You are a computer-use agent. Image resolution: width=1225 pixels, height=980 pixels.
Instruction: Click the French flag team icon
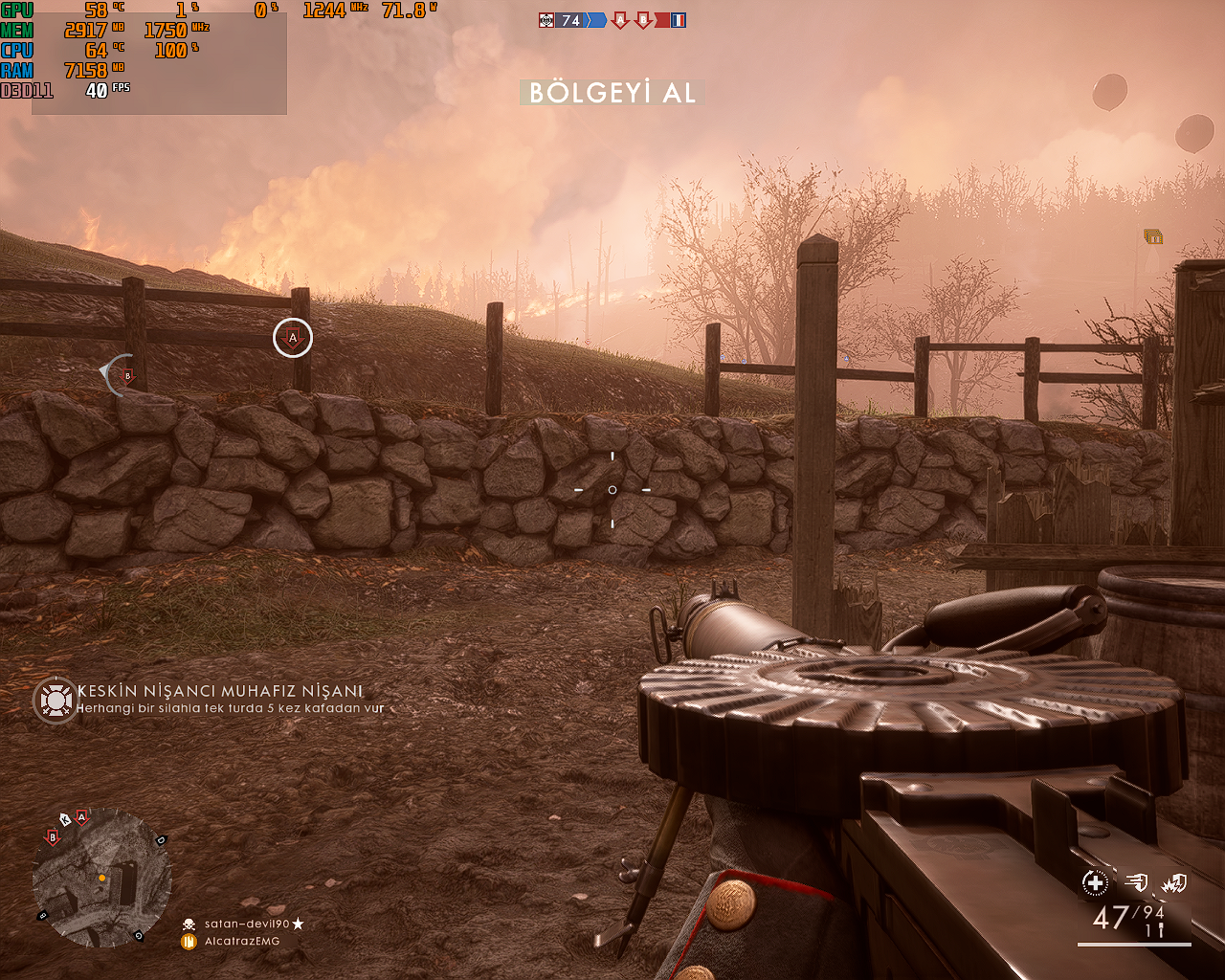coord(678,20)
